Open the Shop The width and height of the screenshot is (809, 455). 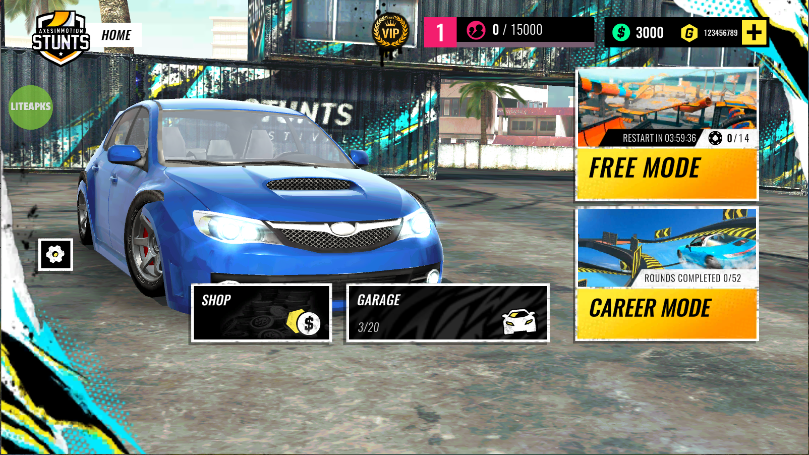261,313
